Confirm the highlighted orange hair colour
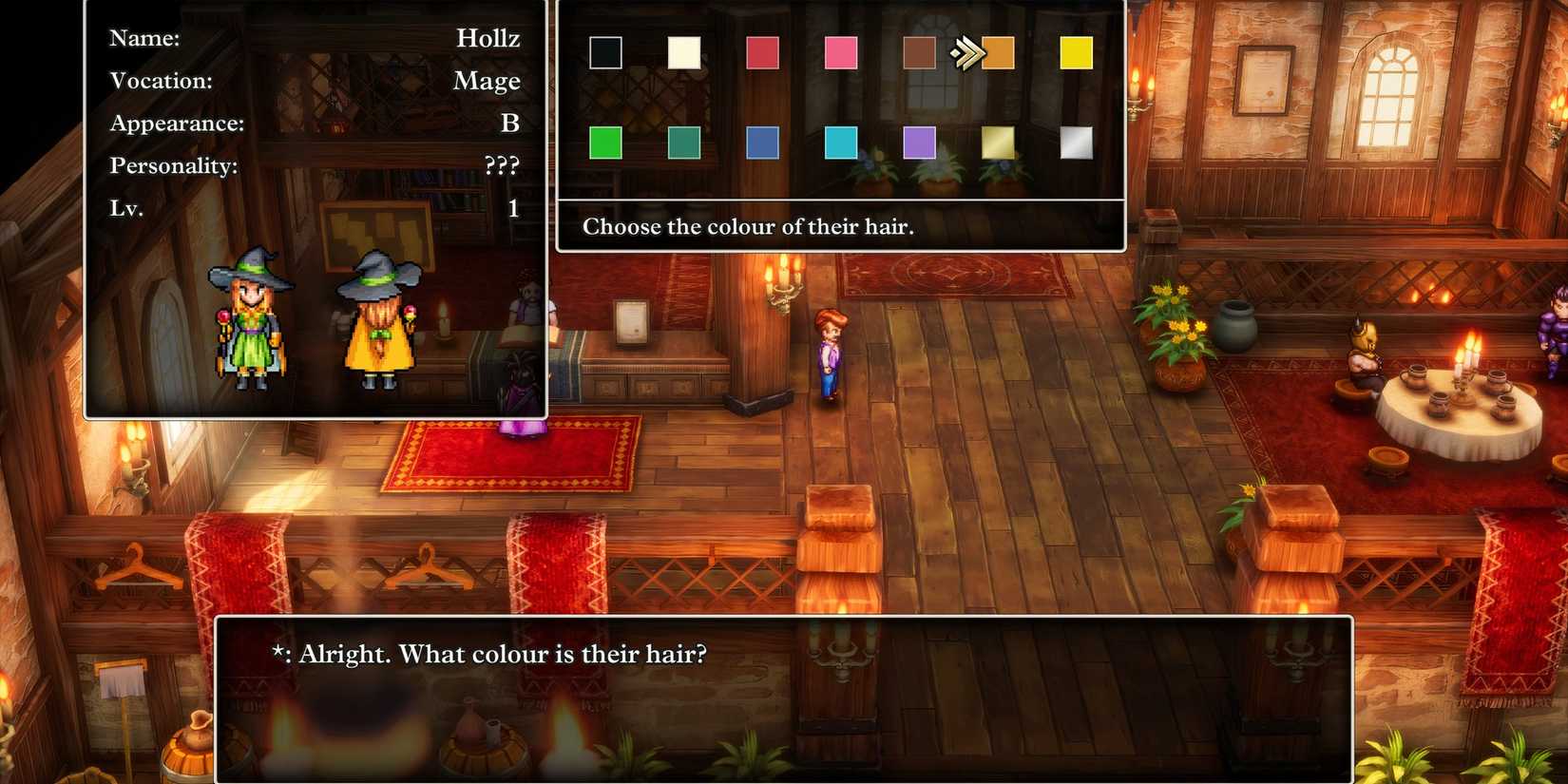This screenshot has width=1568, height=784. 998,54
